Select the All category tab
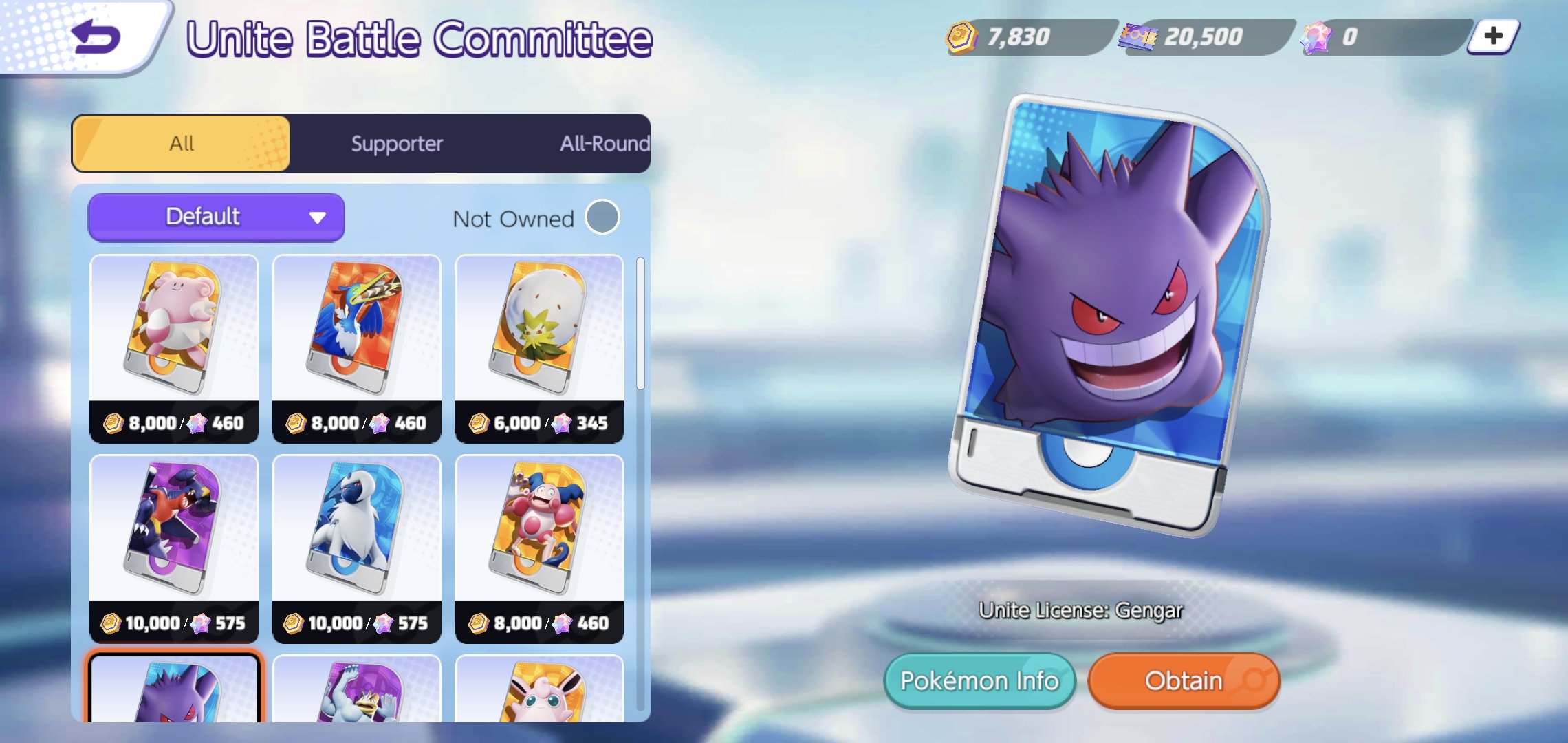The image size is (1568, 743). click(182, 143)
